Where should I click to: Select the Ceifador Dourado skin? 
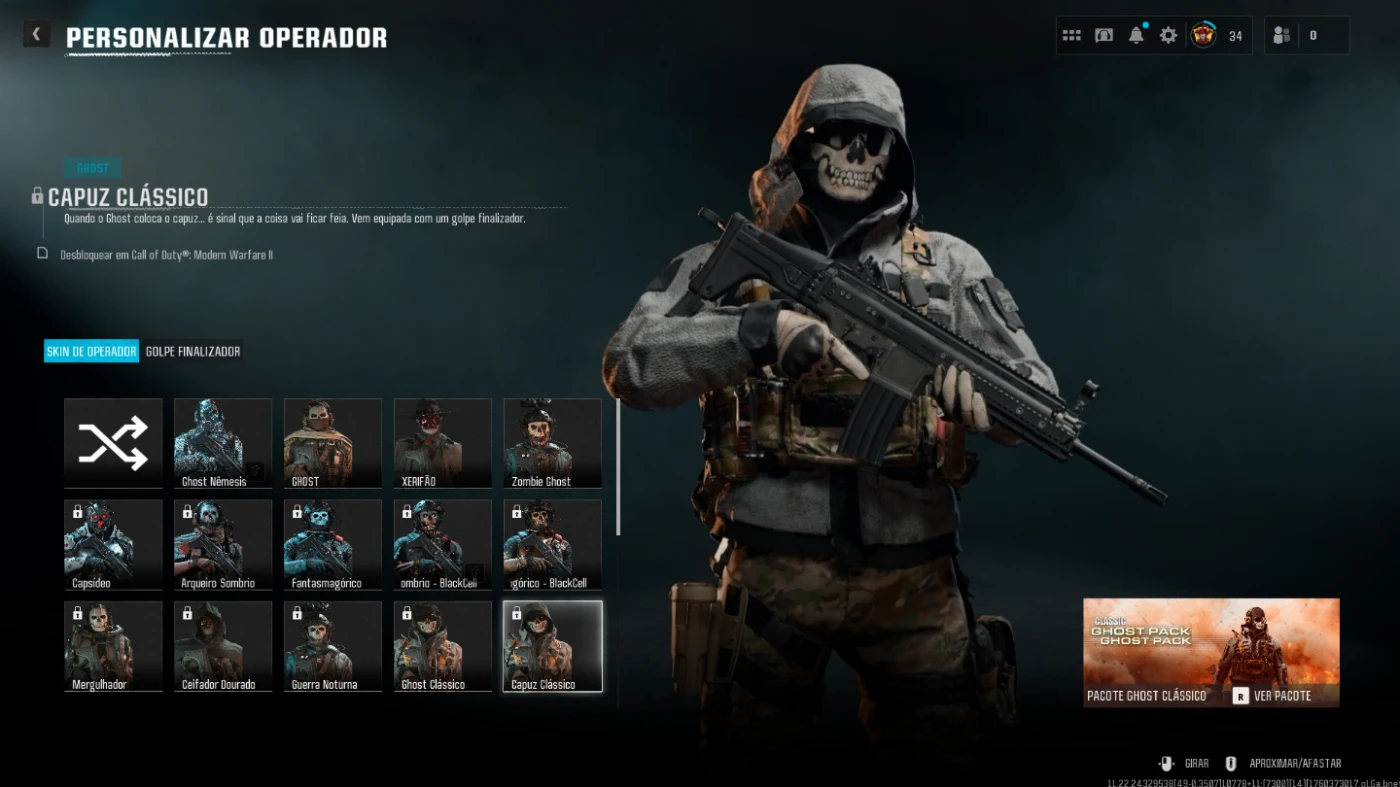pyautogui.click(x=222, y=646)
